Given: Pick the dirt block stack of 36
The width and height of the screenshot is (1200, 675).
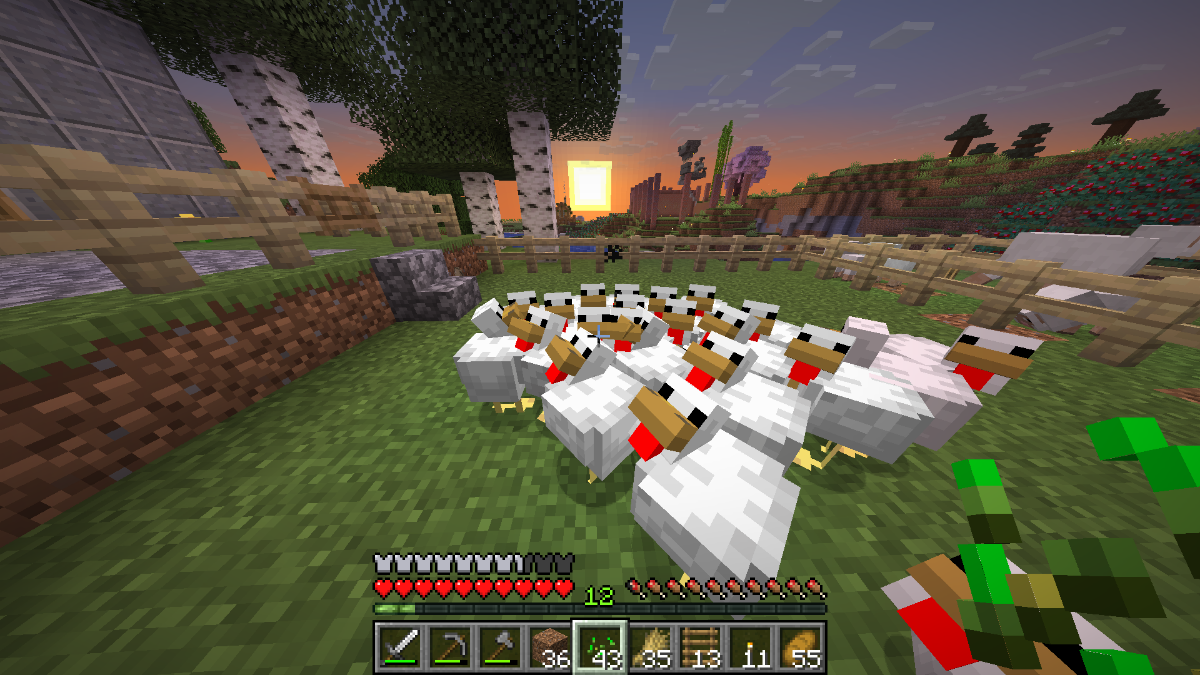Looking at the screenshot, I should pos(549,646).
